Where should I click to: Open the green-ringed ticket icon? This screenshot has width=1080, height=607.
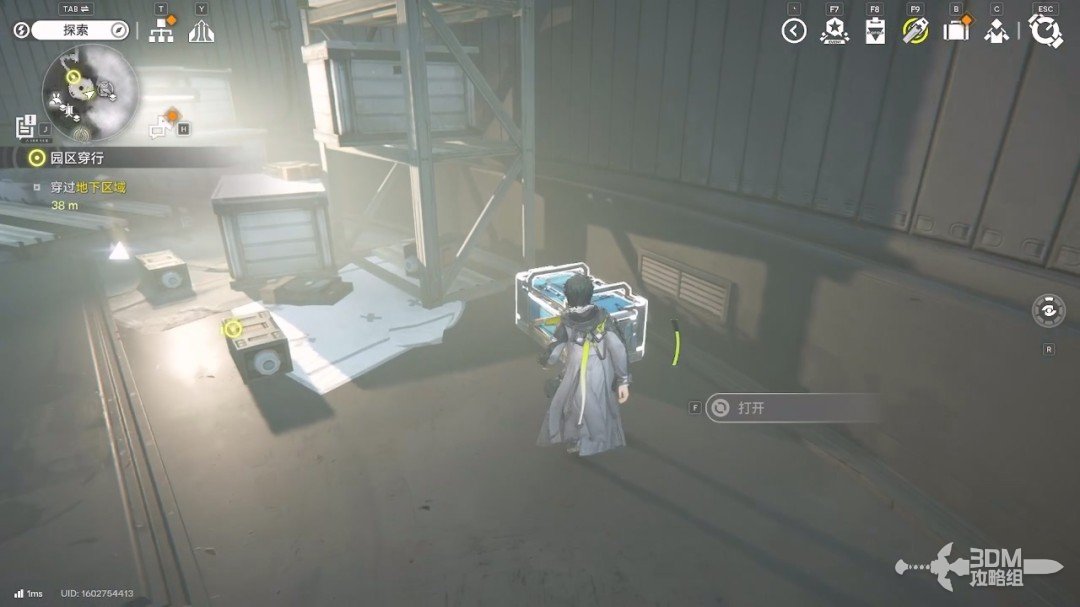coord(915,31)
